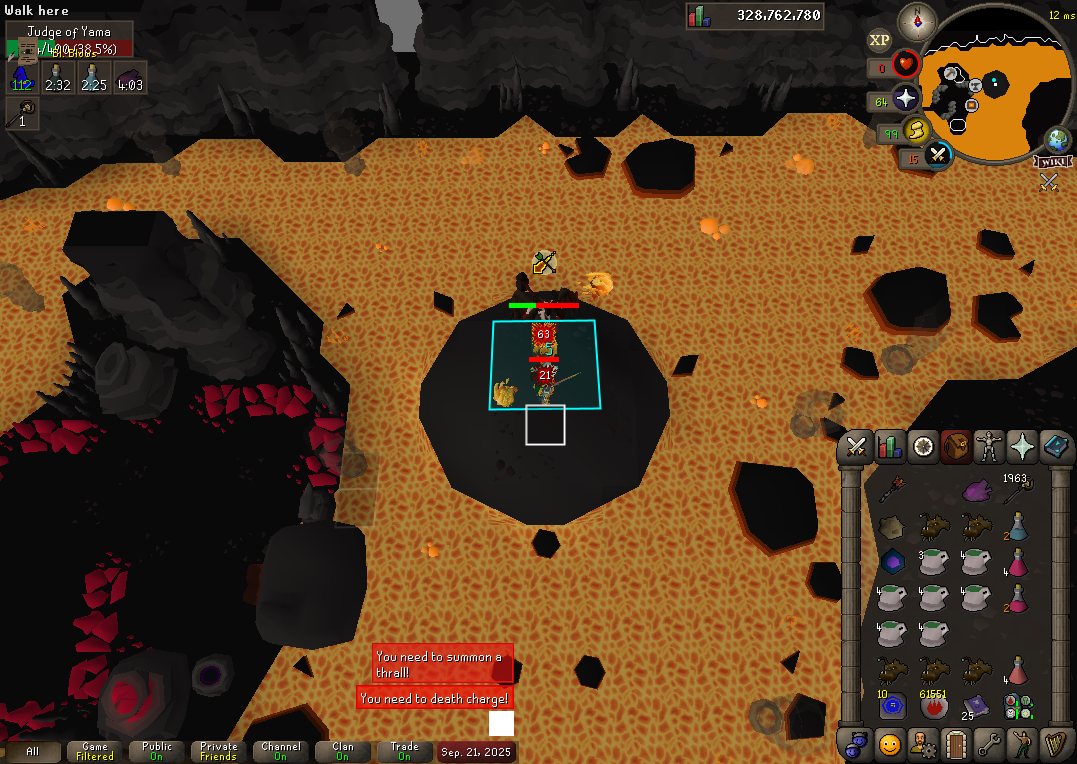Image resolution: width=1077 pixels, height=764 pixels.
Task: Open the Settings wrench tab
Action: pyautogui.click(x=989, y=744)
